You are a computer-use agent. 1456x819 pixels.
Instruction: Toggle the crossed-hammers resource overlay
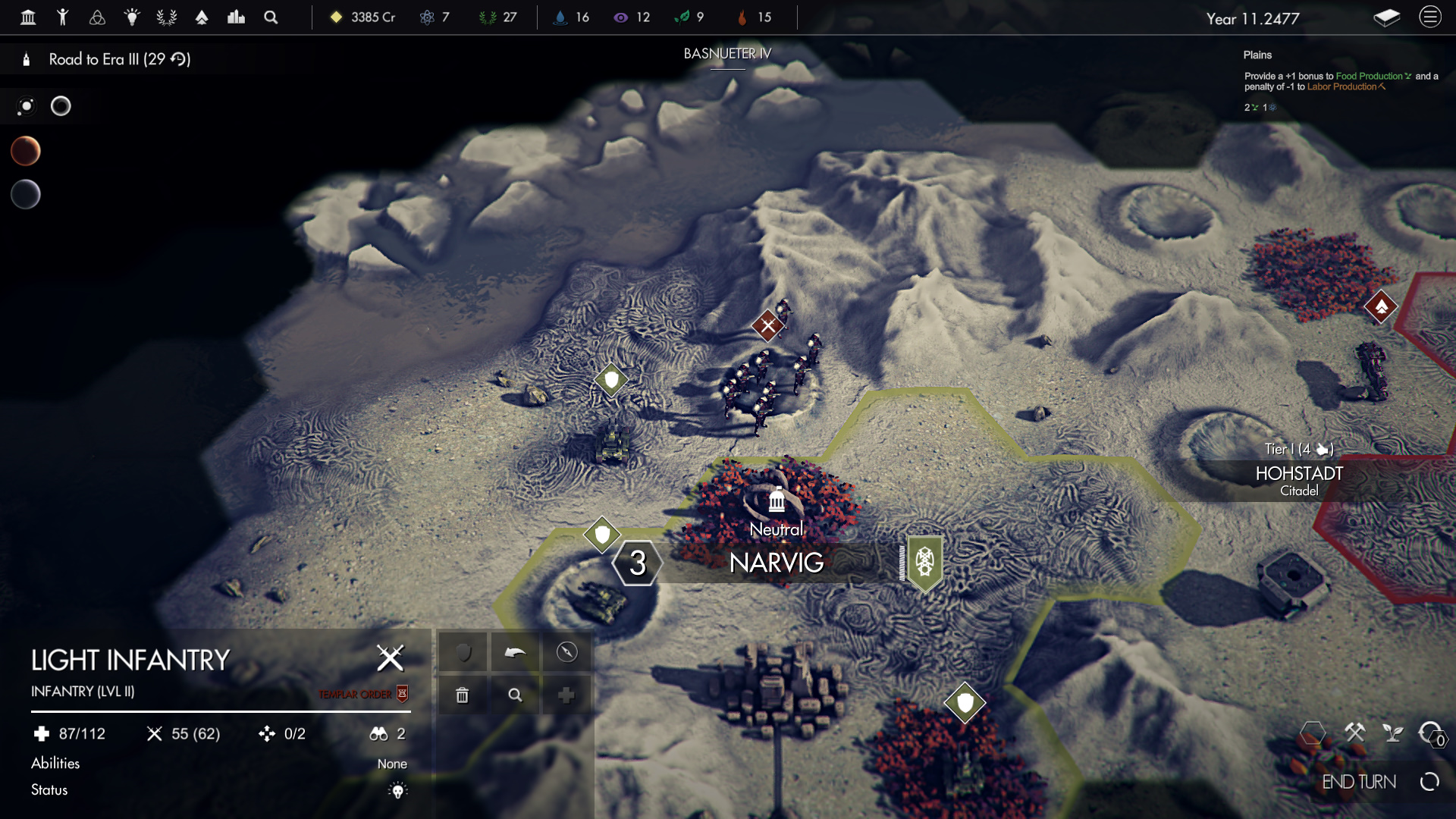[1356, 733]
